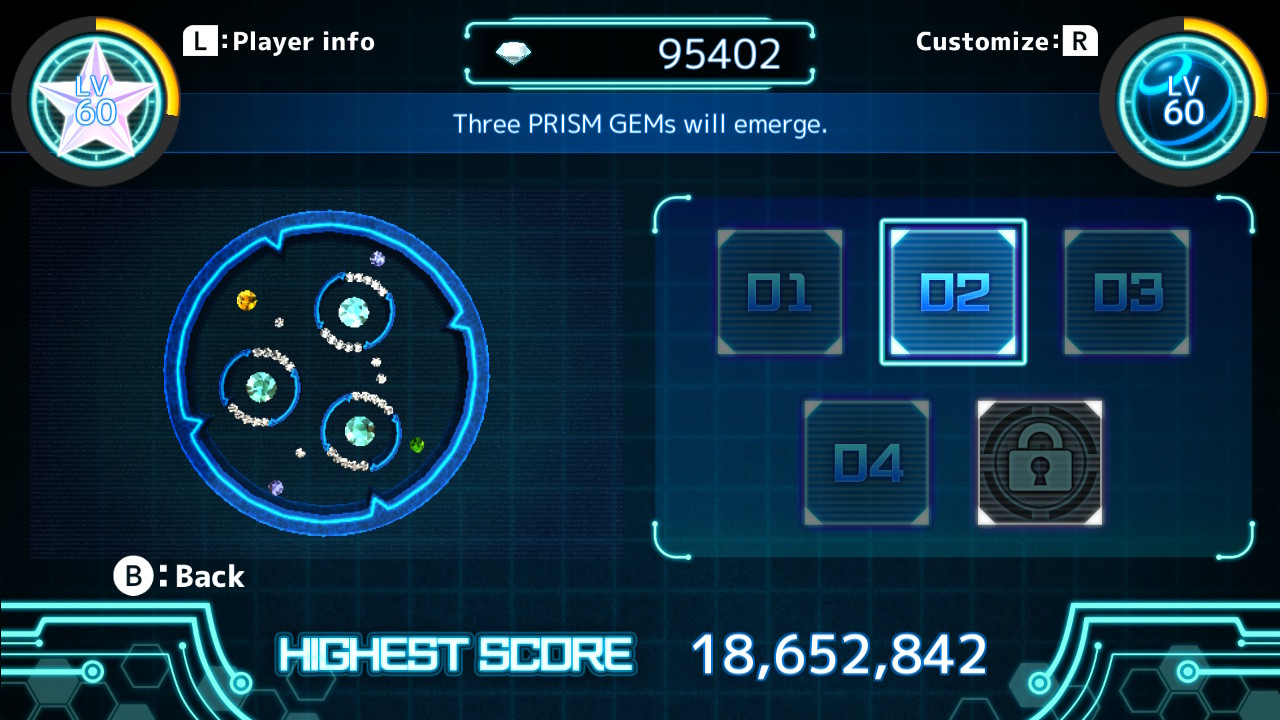1280x720 pixels.
Task: Click the B button icon to go Back
Action: (132, 576)
